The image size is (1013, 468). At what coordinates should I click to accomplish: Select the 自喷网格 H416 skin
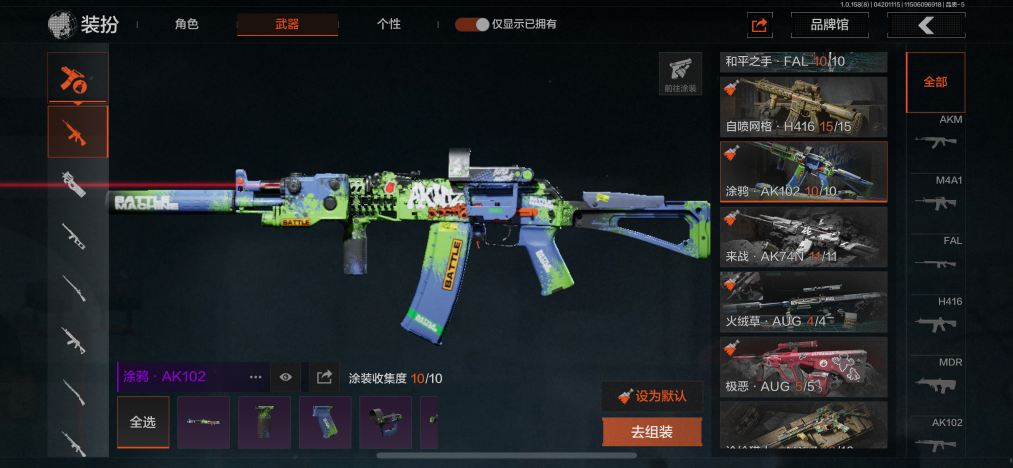803,106
